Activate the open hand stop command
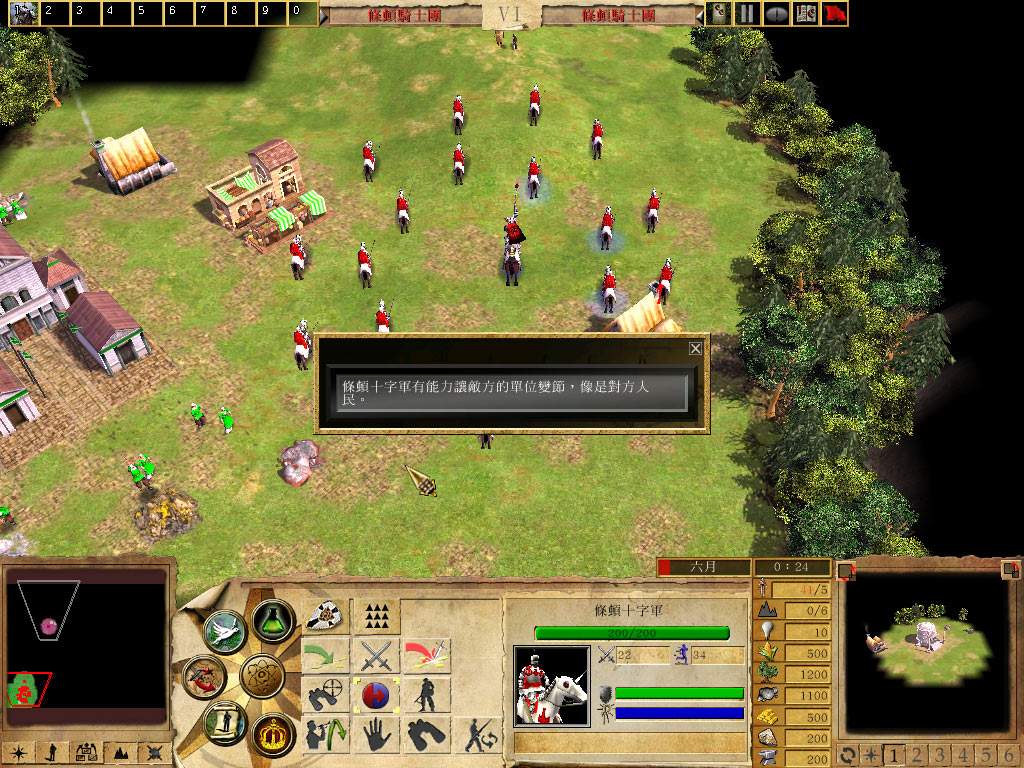Image resolution: width=1024 pixels, height=768 pixels. pyautogui.click(x=376, y=735)
